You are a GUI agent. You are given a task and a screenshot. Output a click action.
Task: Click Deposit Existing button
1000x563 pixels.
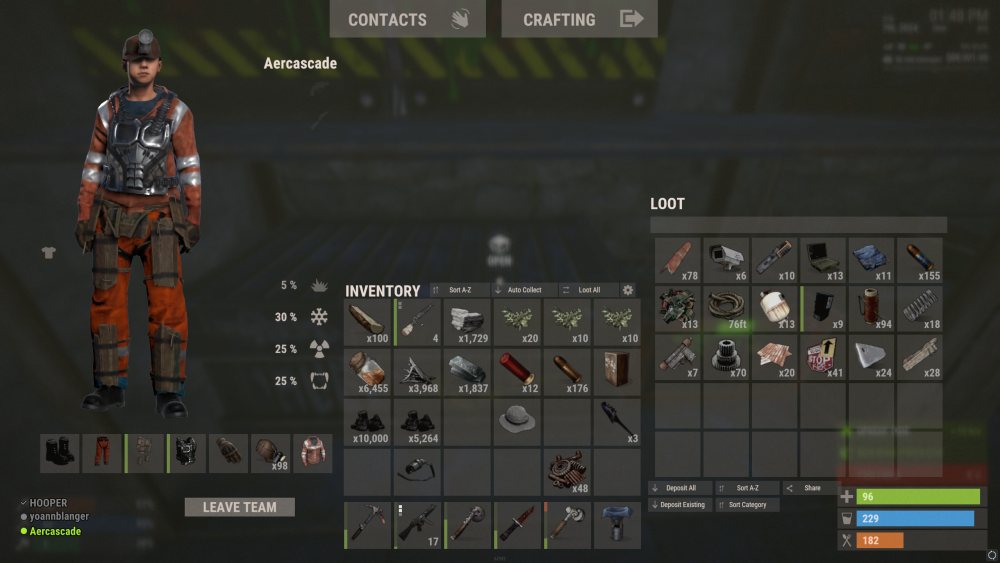click(679, 505)
